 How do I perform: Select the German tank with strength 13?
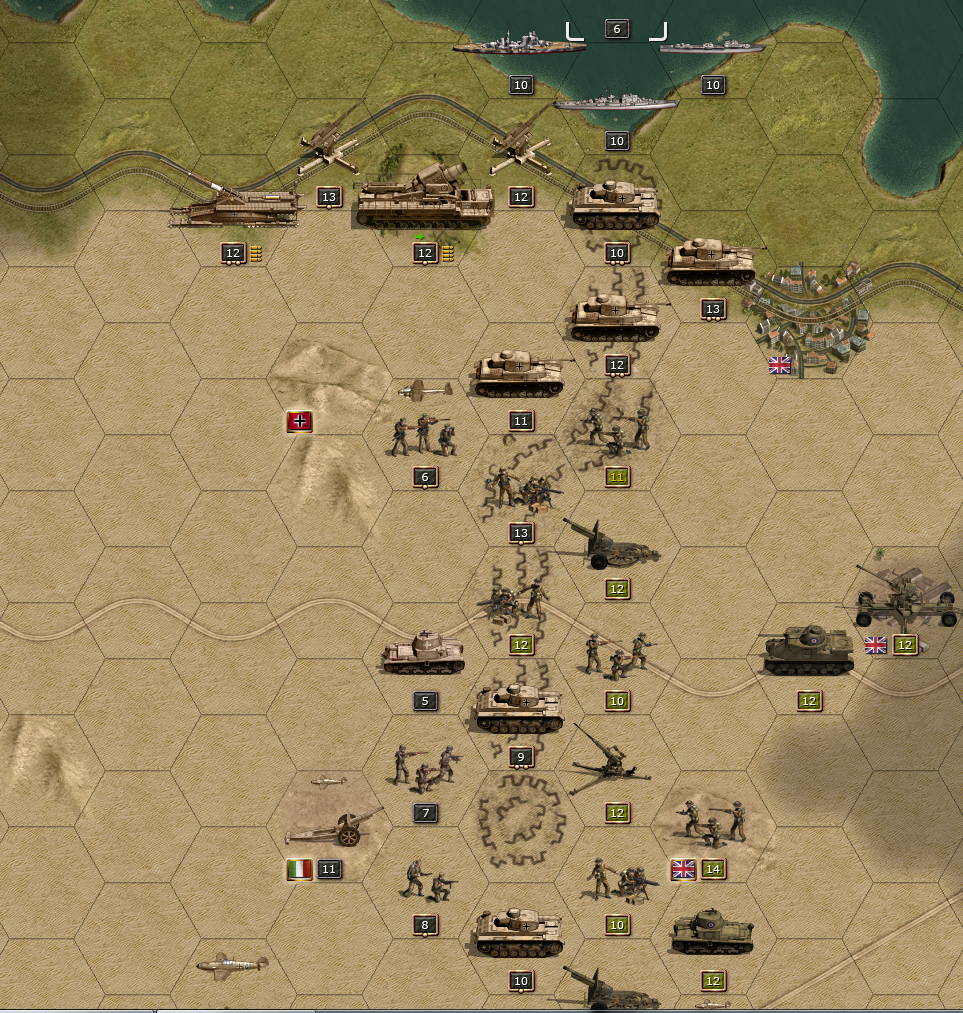pos(712,263)
